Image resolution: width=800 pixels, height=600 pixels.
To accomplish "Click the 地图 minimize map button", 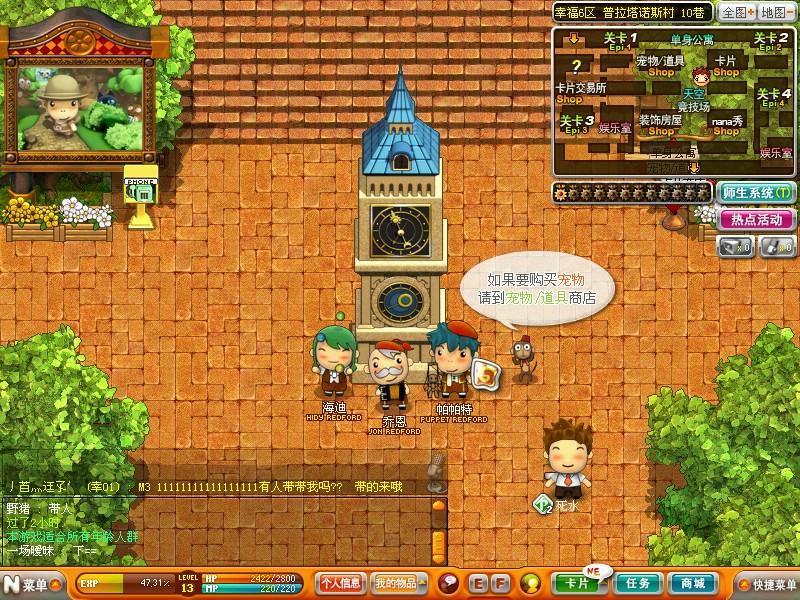I will point(775,12).
